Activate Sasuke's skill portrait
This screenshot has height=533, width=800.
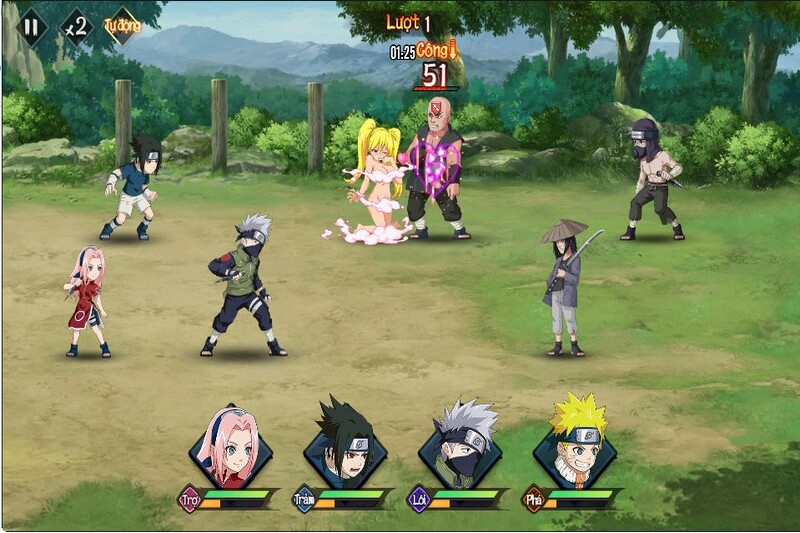pos(345,446)
